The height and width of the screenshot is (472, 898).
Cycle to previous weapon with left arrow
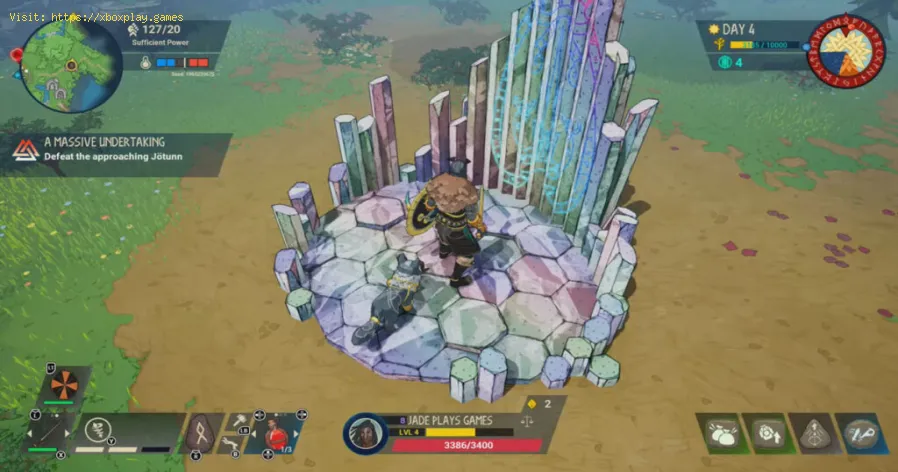click(x=30, y=433)
